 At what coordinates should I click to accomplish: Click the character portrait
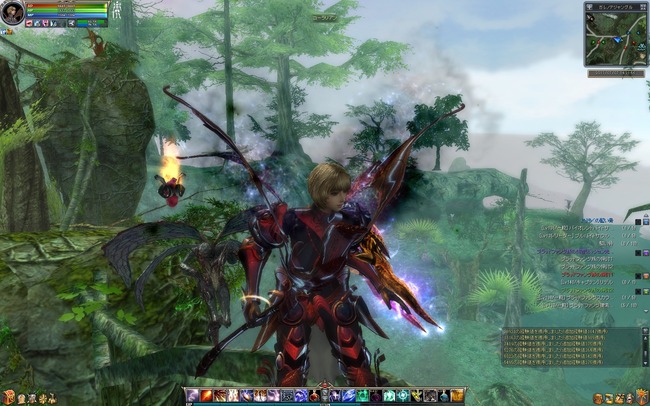tap(12, 12)
